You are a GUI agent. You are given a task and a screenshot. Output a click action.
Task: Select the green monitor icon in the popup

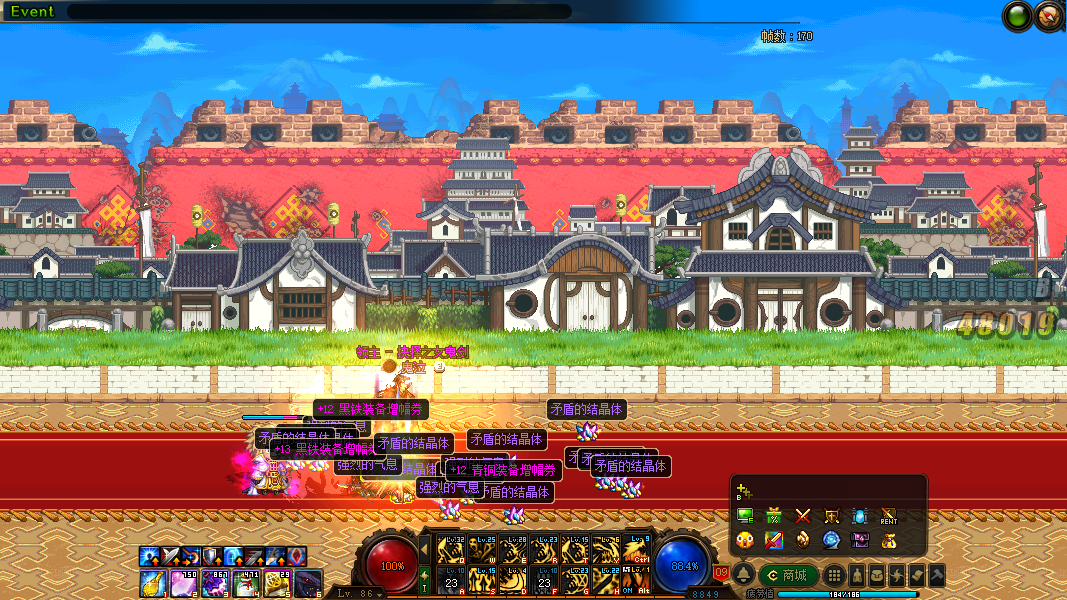(745, 516)
